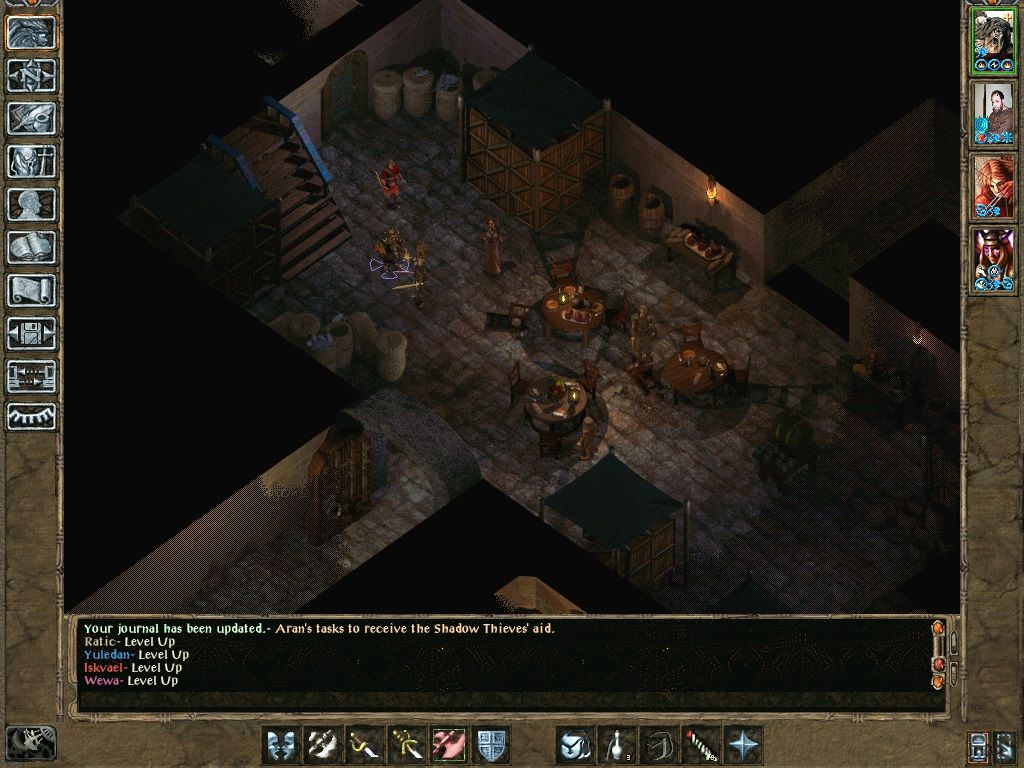Viewport: 1024px width, 768px height.
Task: Use the red striped wand quick item
Action: (x=701, y=745)
